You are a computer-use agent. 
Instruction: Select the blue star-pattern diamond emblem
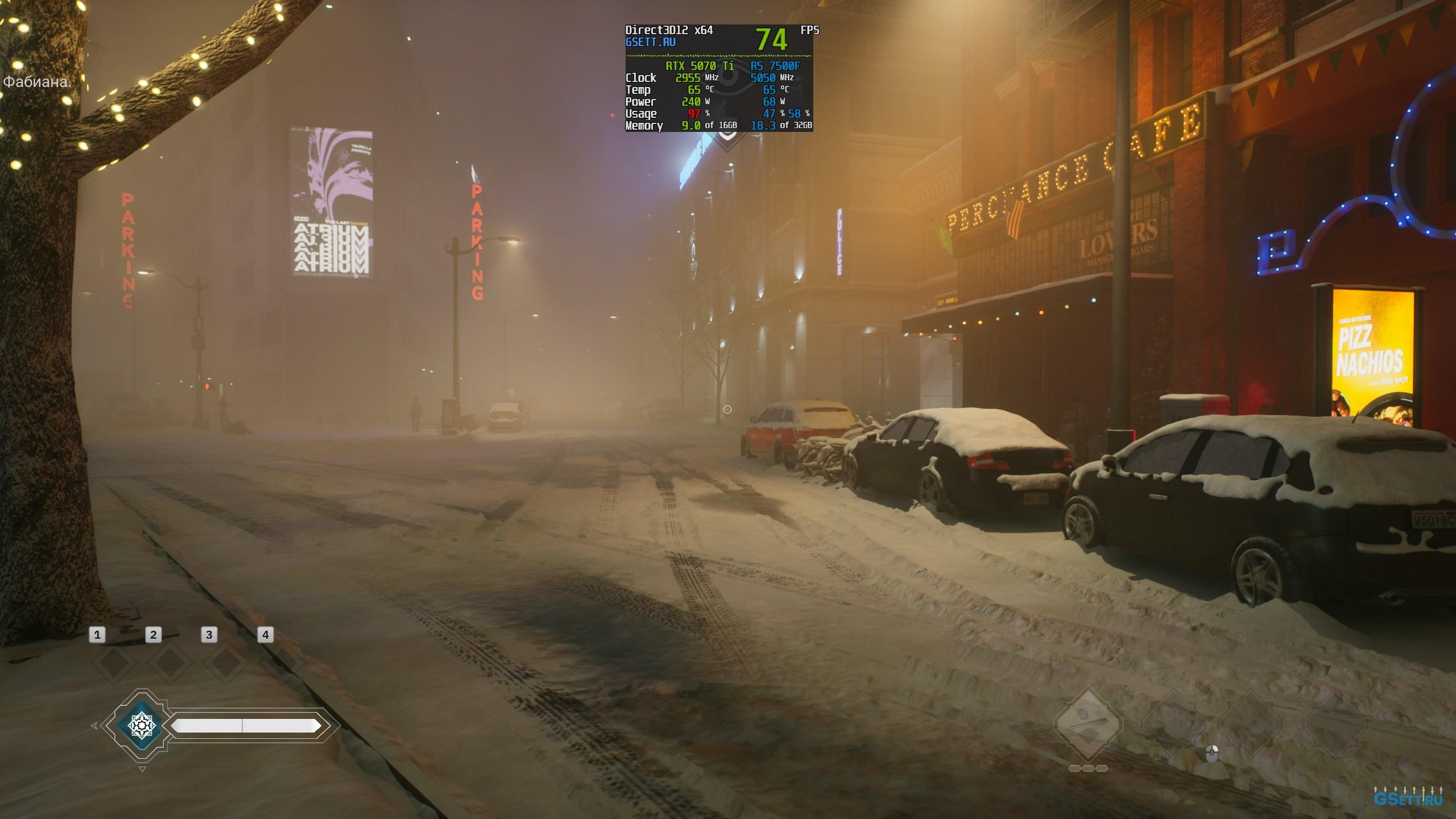[141, 725]
